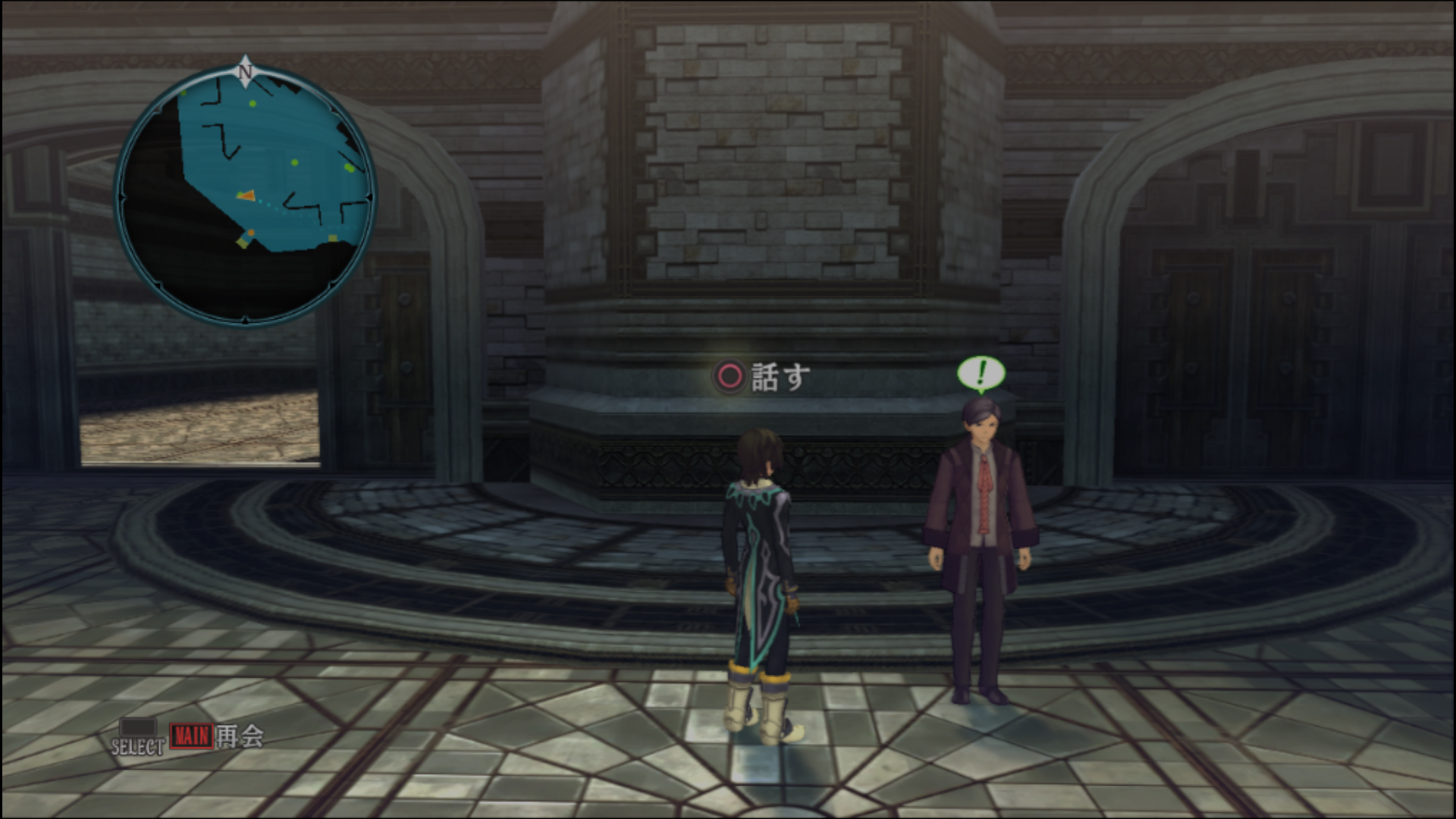Select the MAIN quest tracker label
Viewport: 1456px width, 819px height.
point(191,736)
